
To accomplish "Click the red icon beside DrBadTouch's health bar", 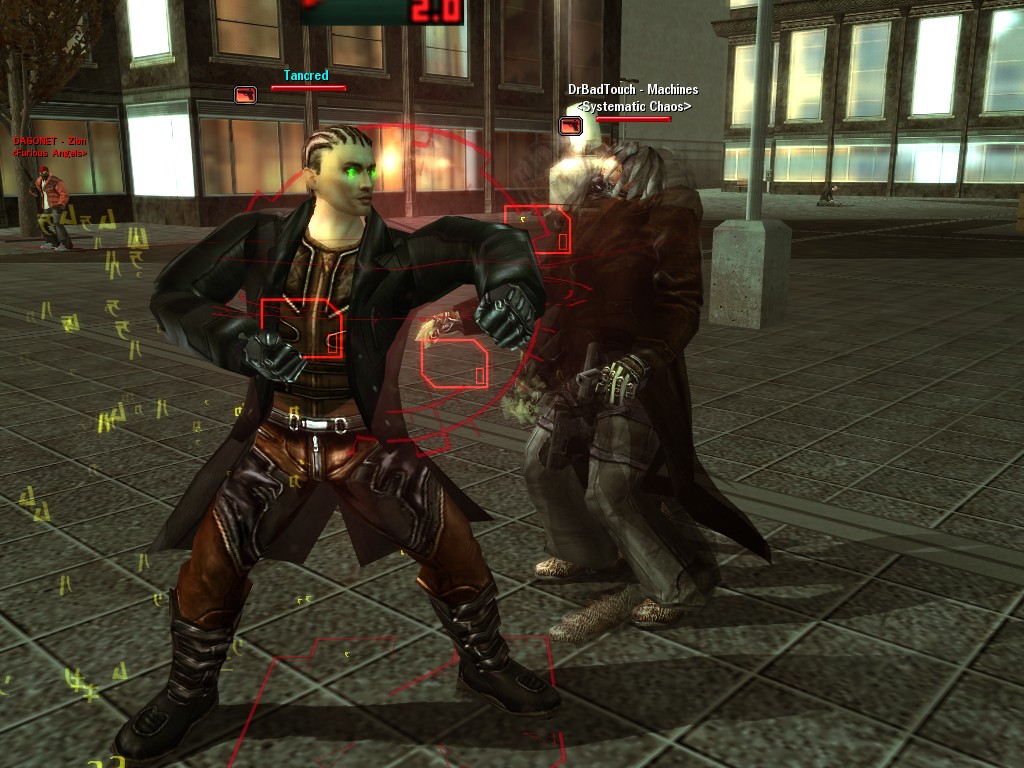I will click(570, 126).
